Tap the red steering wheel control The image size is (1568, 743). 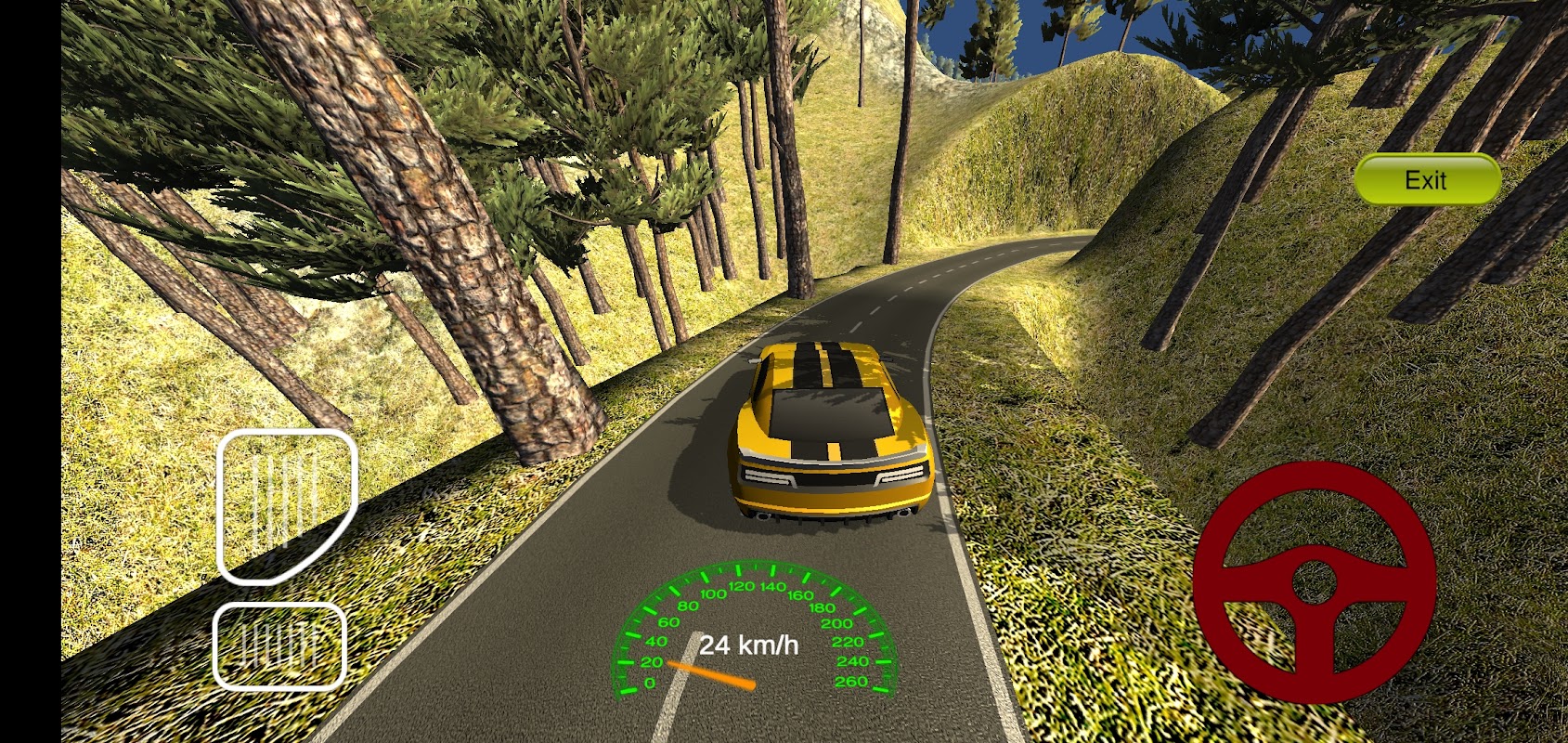pos(1314,582)
